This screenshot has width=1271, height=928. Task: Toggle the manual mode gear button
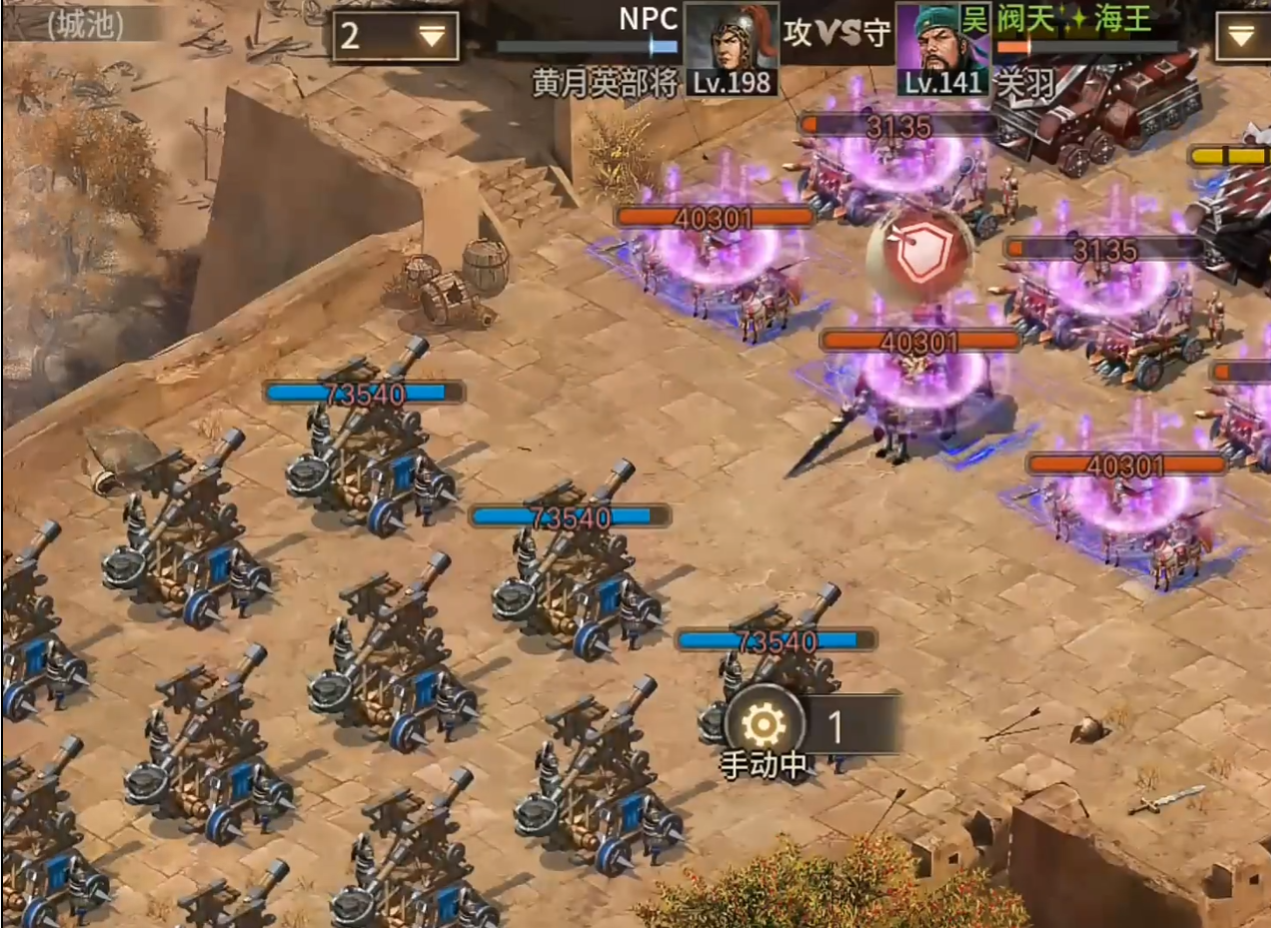point(764,723)
